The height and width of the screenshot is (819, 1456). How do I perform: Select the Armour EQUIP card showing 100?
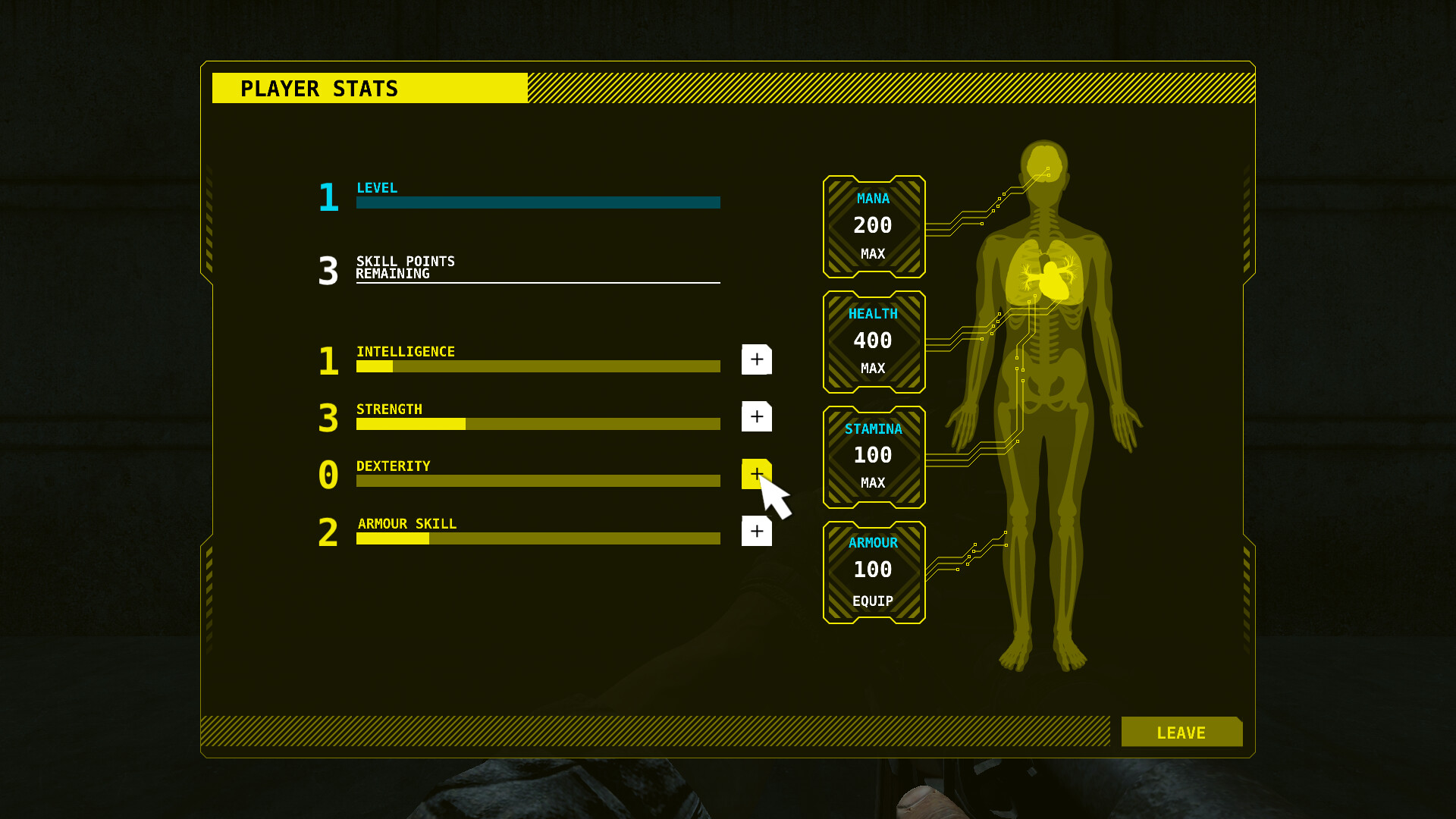[874, 571]
